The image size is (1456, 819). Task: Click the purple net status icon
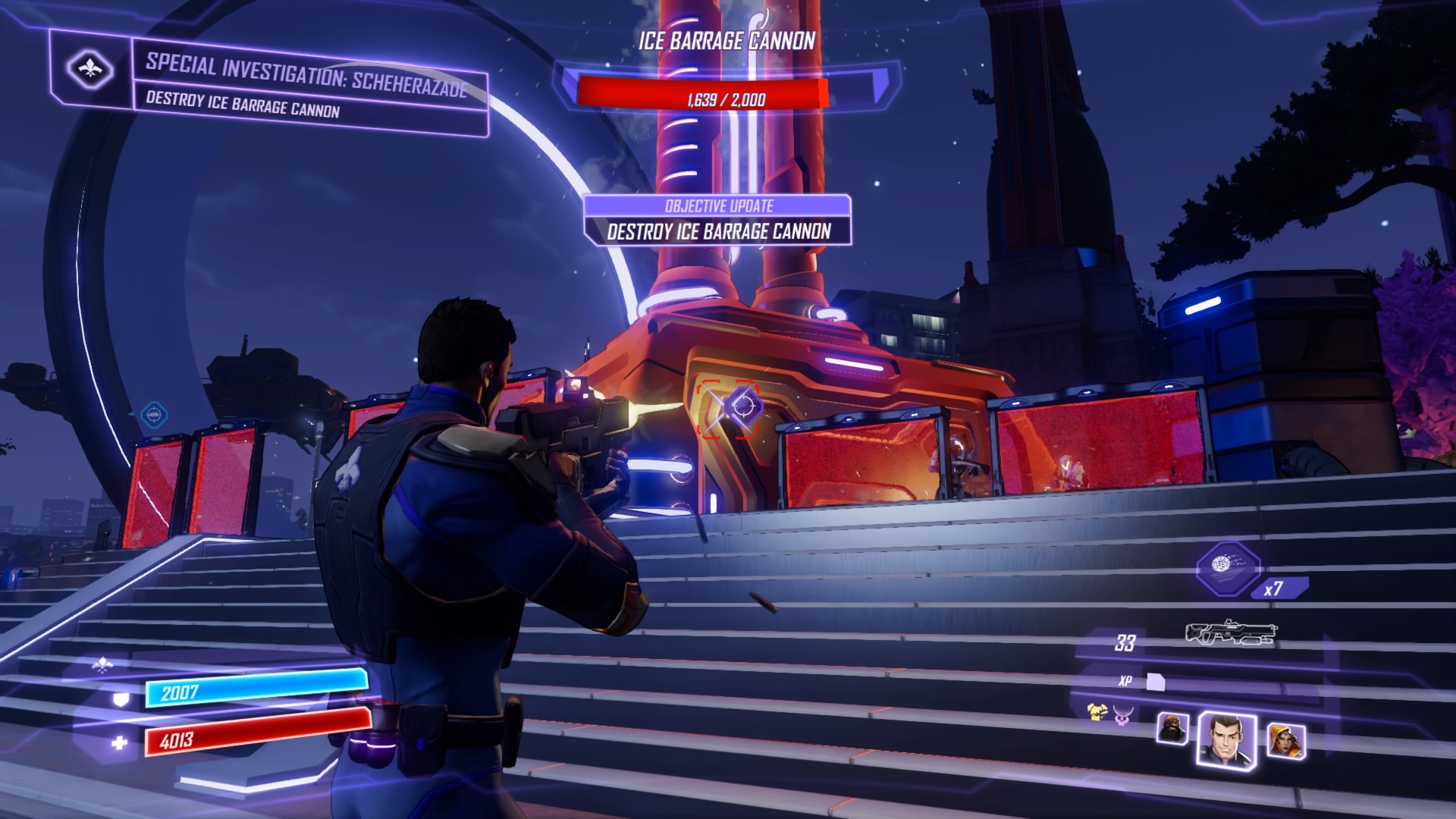coord(1122,714)
